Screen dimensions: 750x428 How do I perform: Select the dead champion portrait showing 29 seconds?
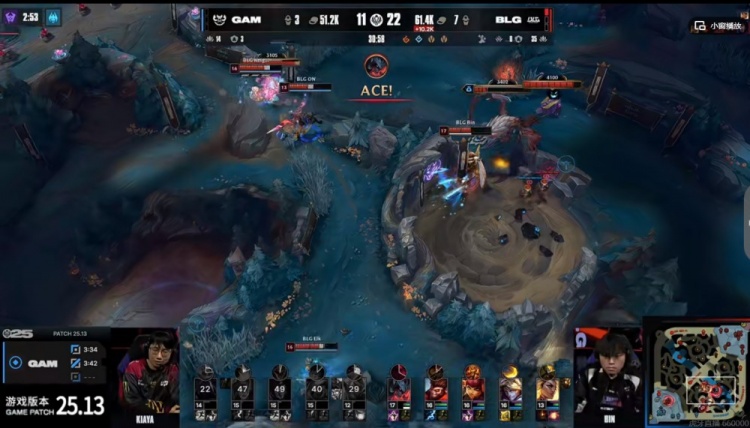353,387
